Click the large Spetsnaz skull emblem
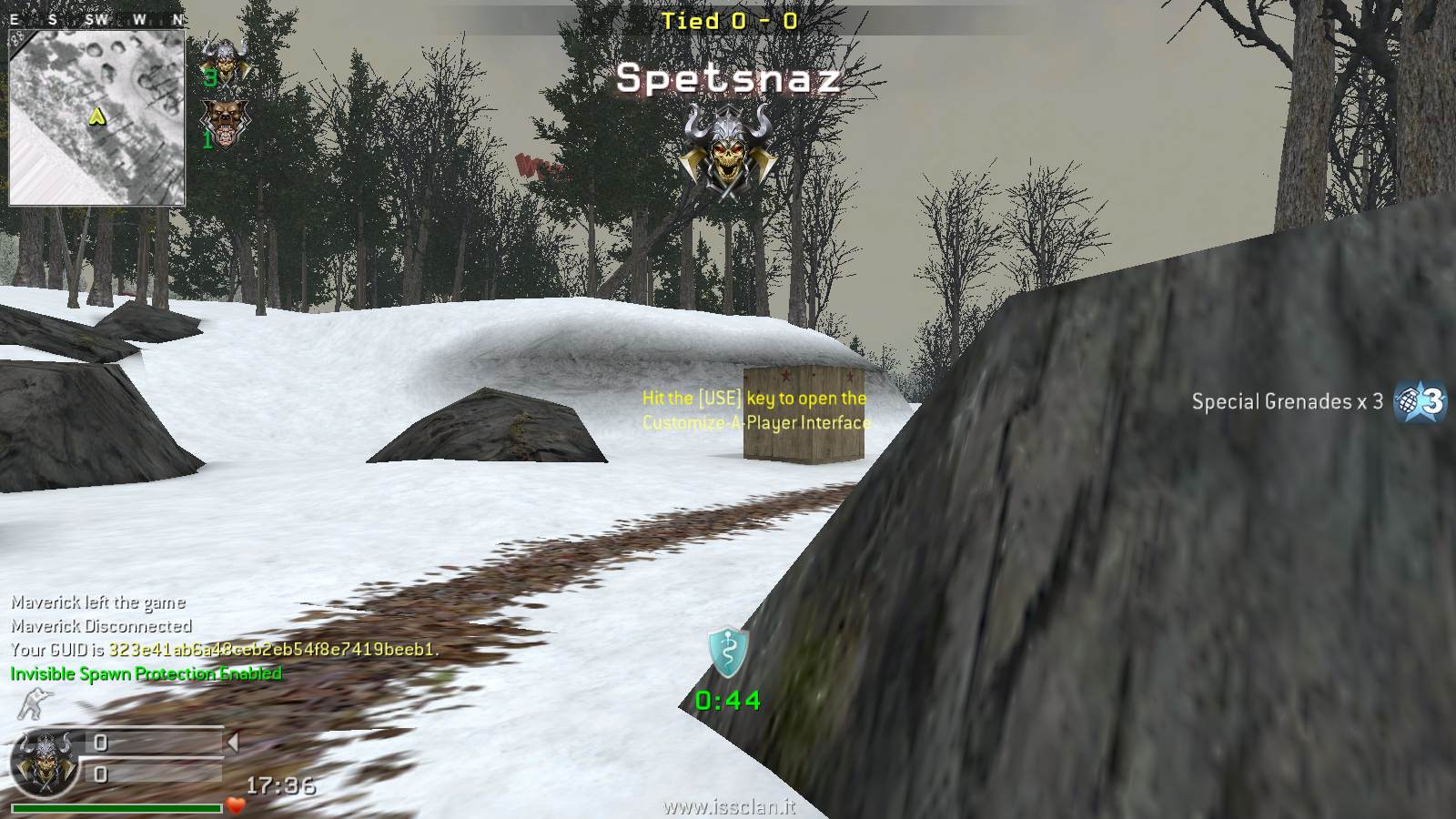This screenshot has width=1456, height=819. pyautogui.click(x=725, y=151)
